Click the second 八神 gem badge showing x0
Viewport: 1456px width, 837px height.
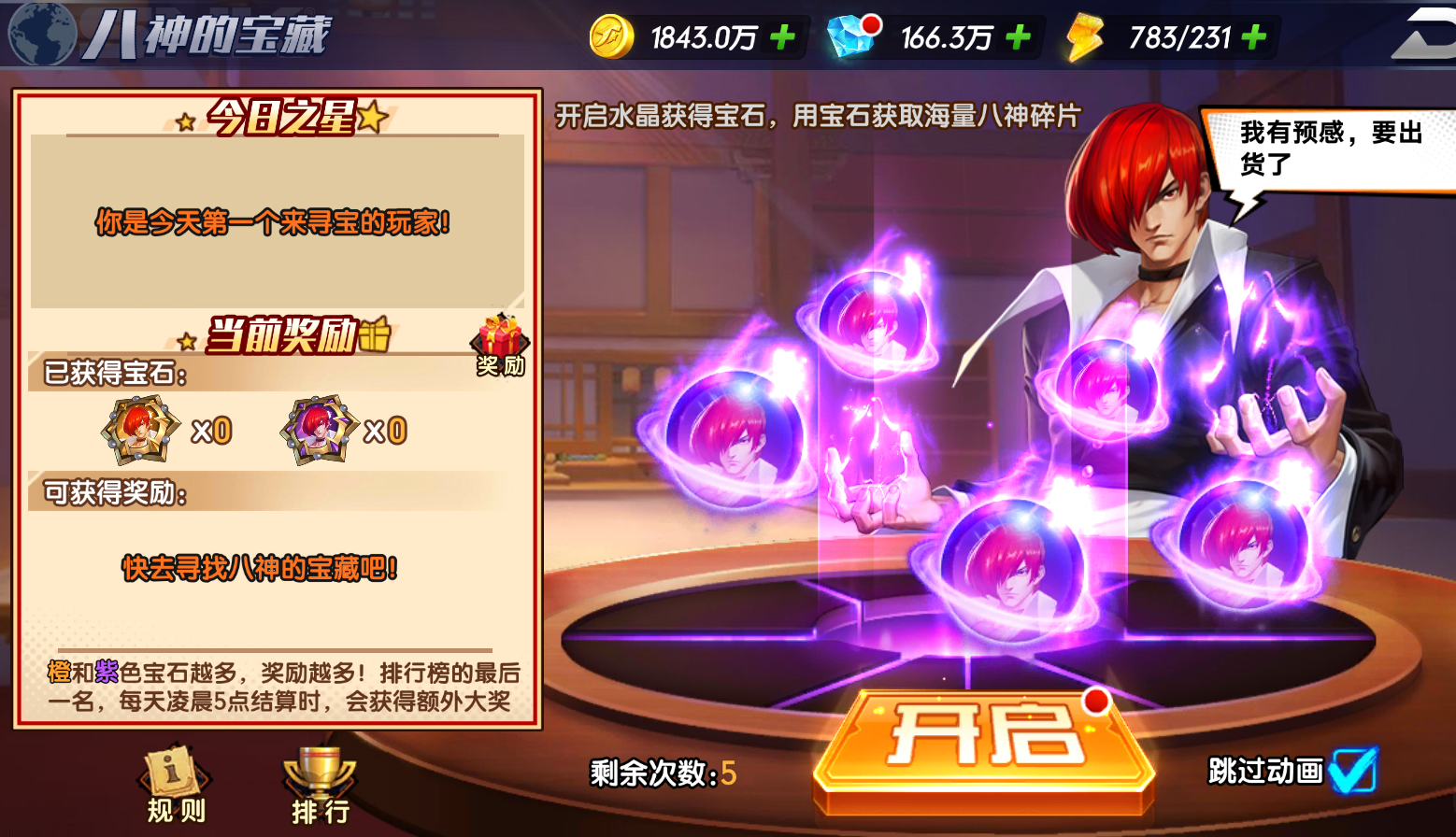coord(318,428)
